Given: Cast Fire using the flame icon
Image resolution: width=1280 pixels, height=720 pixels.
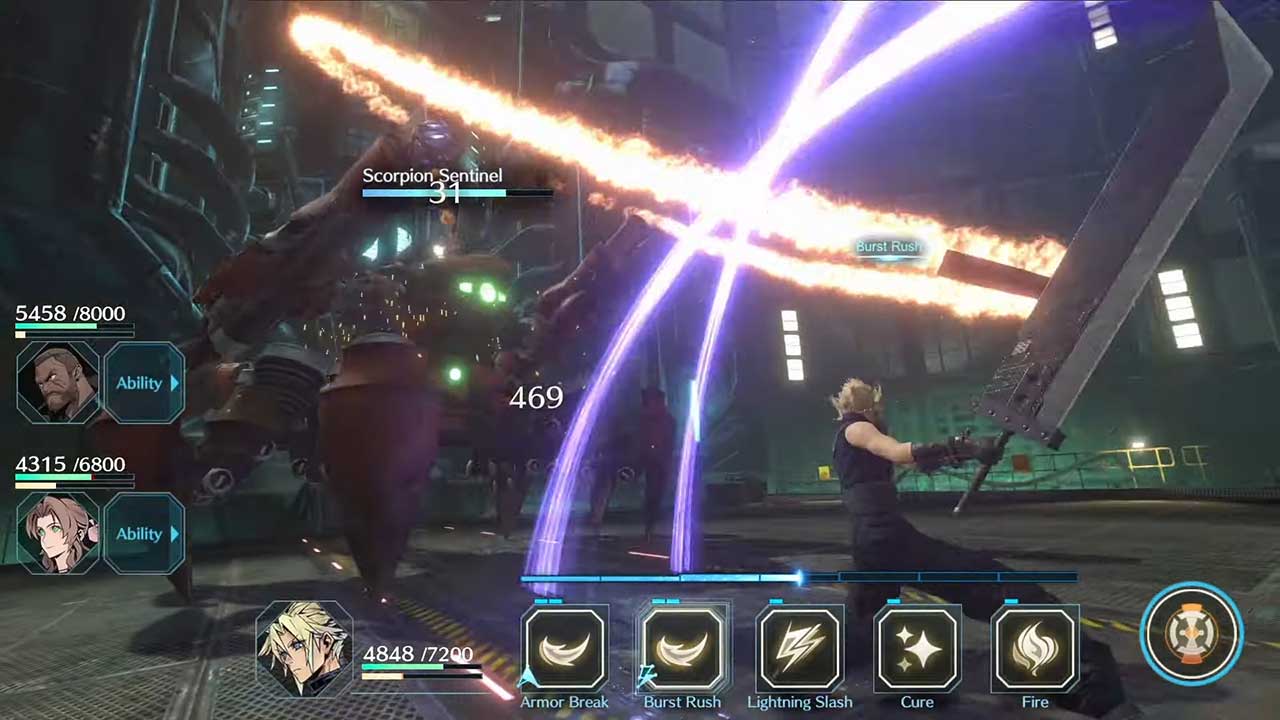Looking at the screenshot, I should (1035, 652).
